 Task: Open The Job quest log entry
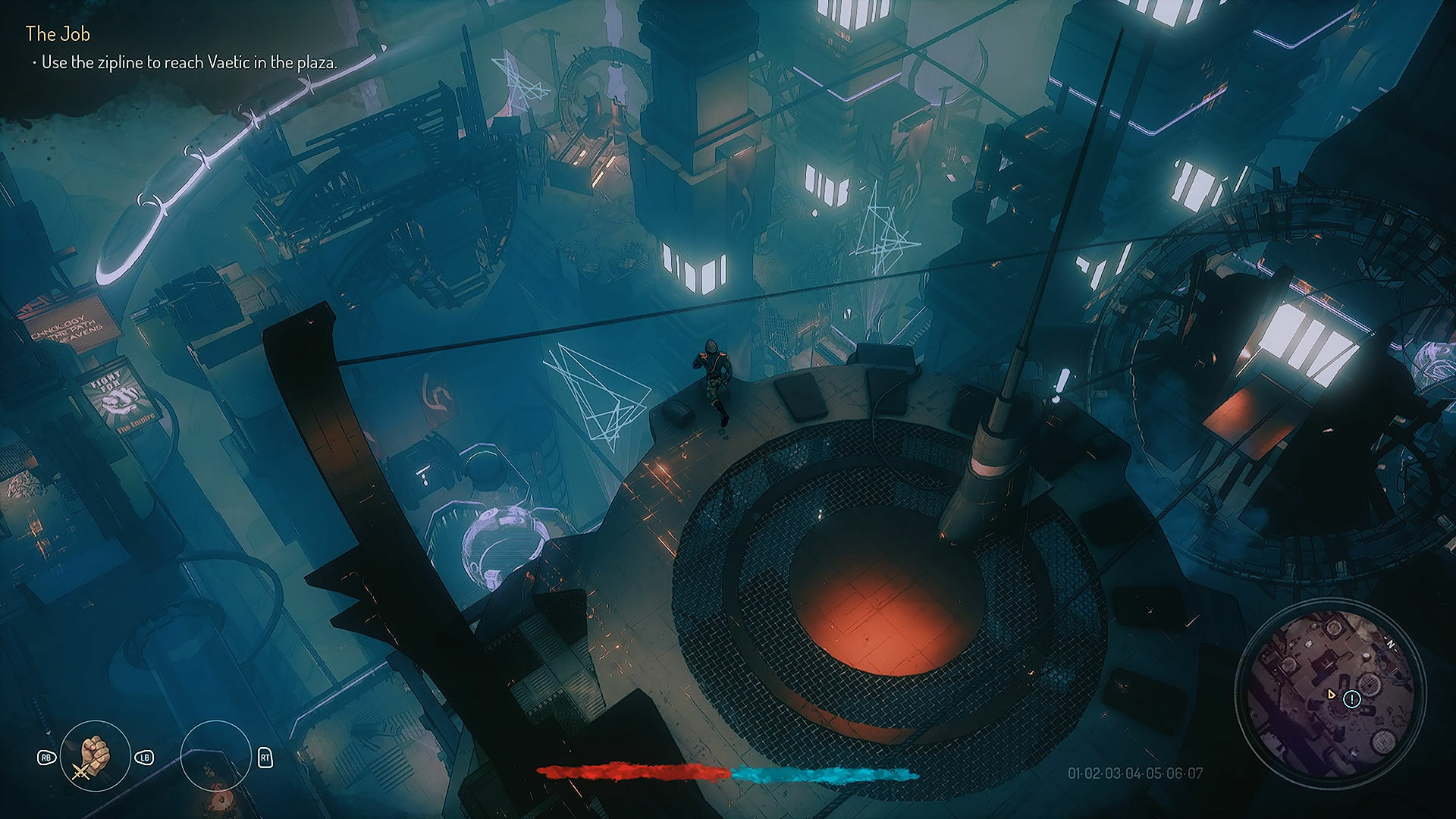(57, 33)
